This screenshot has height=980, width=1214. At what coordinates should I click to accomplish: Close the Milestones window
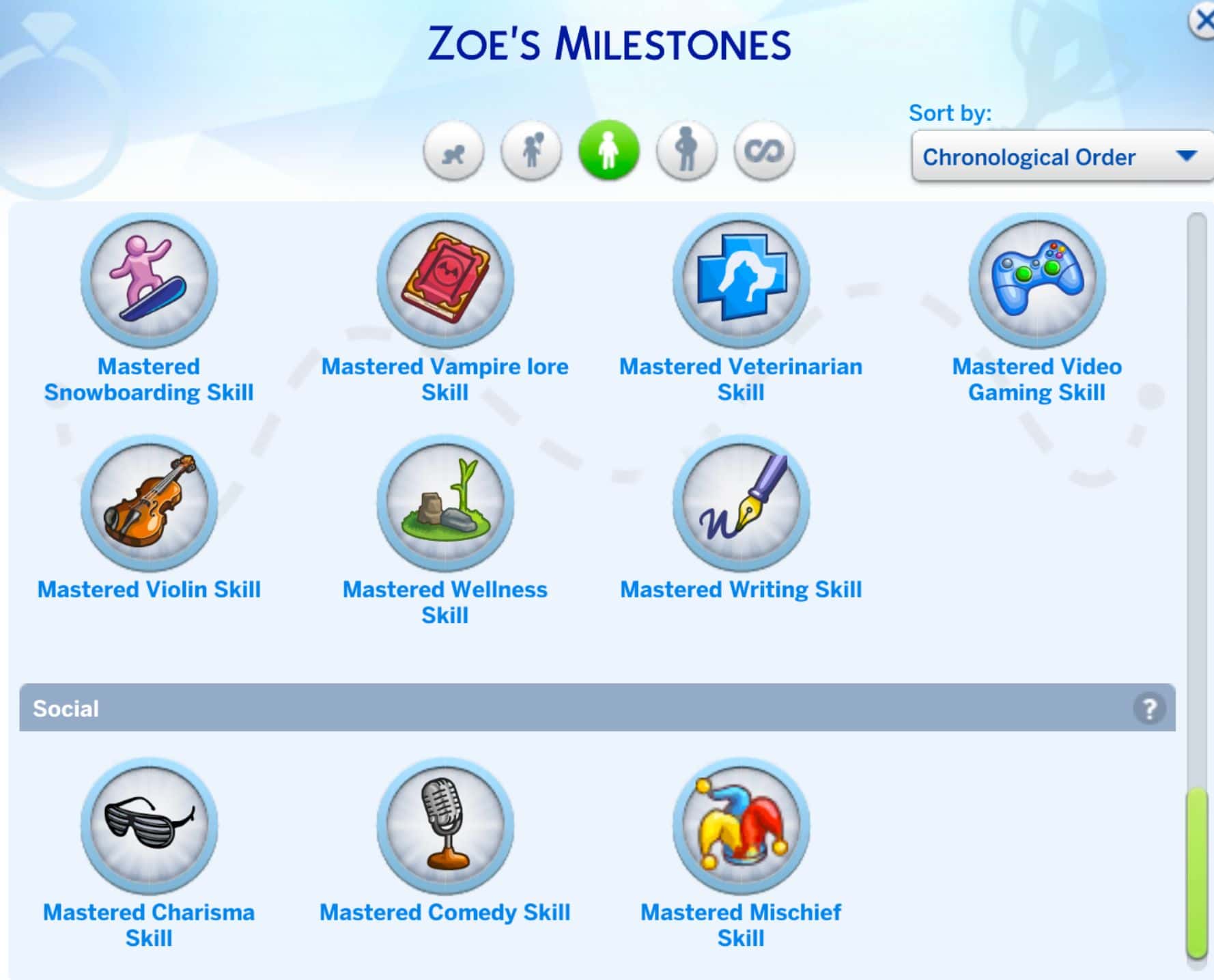pyautogui.click(x=1202, y=20)
